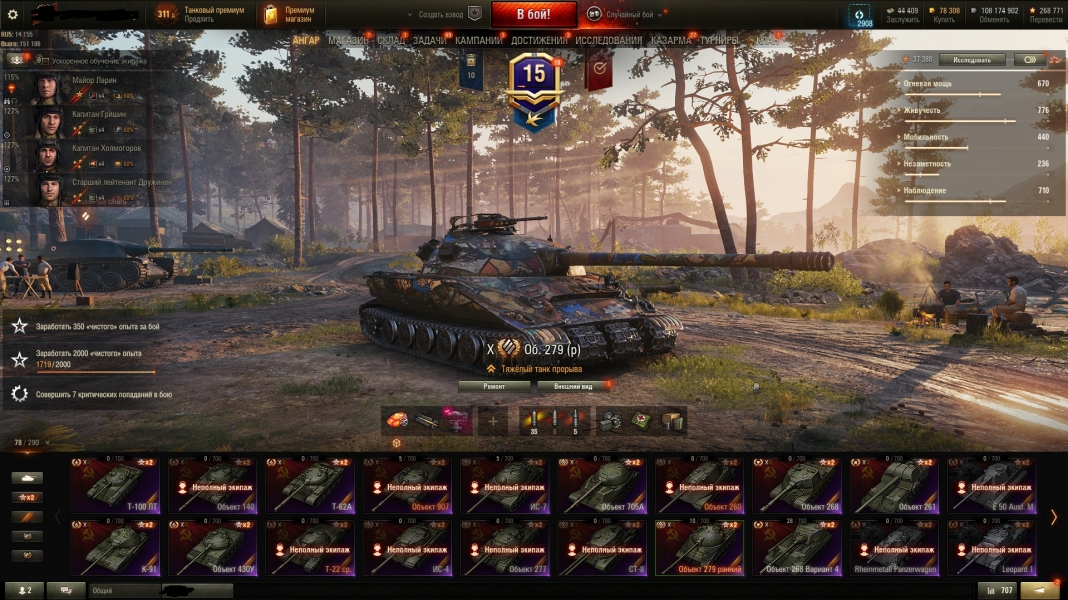Open the settings gear menu
The image size is (1068, 600).
click(x=14, y=14)
